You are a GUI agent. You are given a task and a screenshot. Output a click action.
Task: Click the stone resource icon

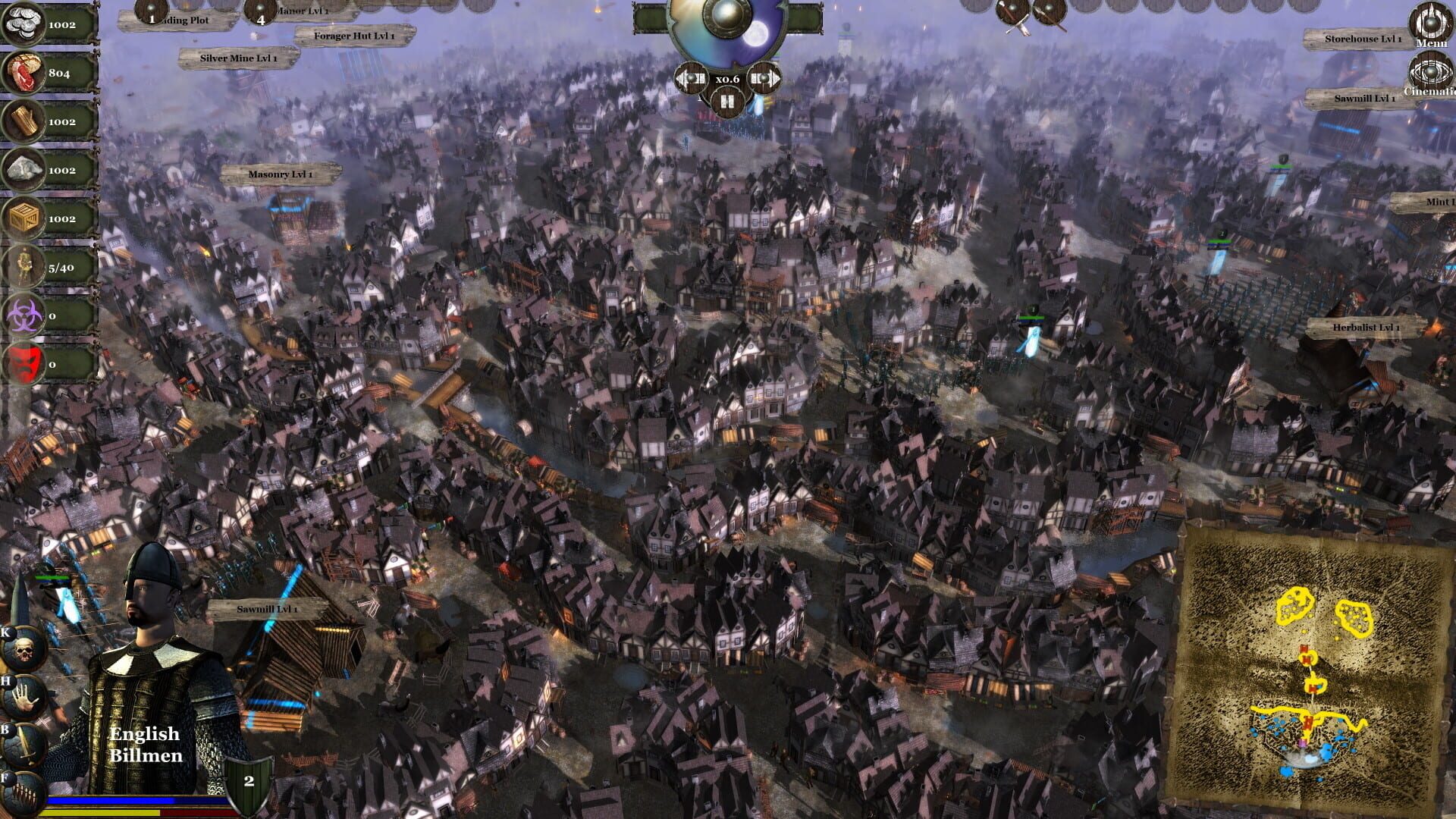23,168
